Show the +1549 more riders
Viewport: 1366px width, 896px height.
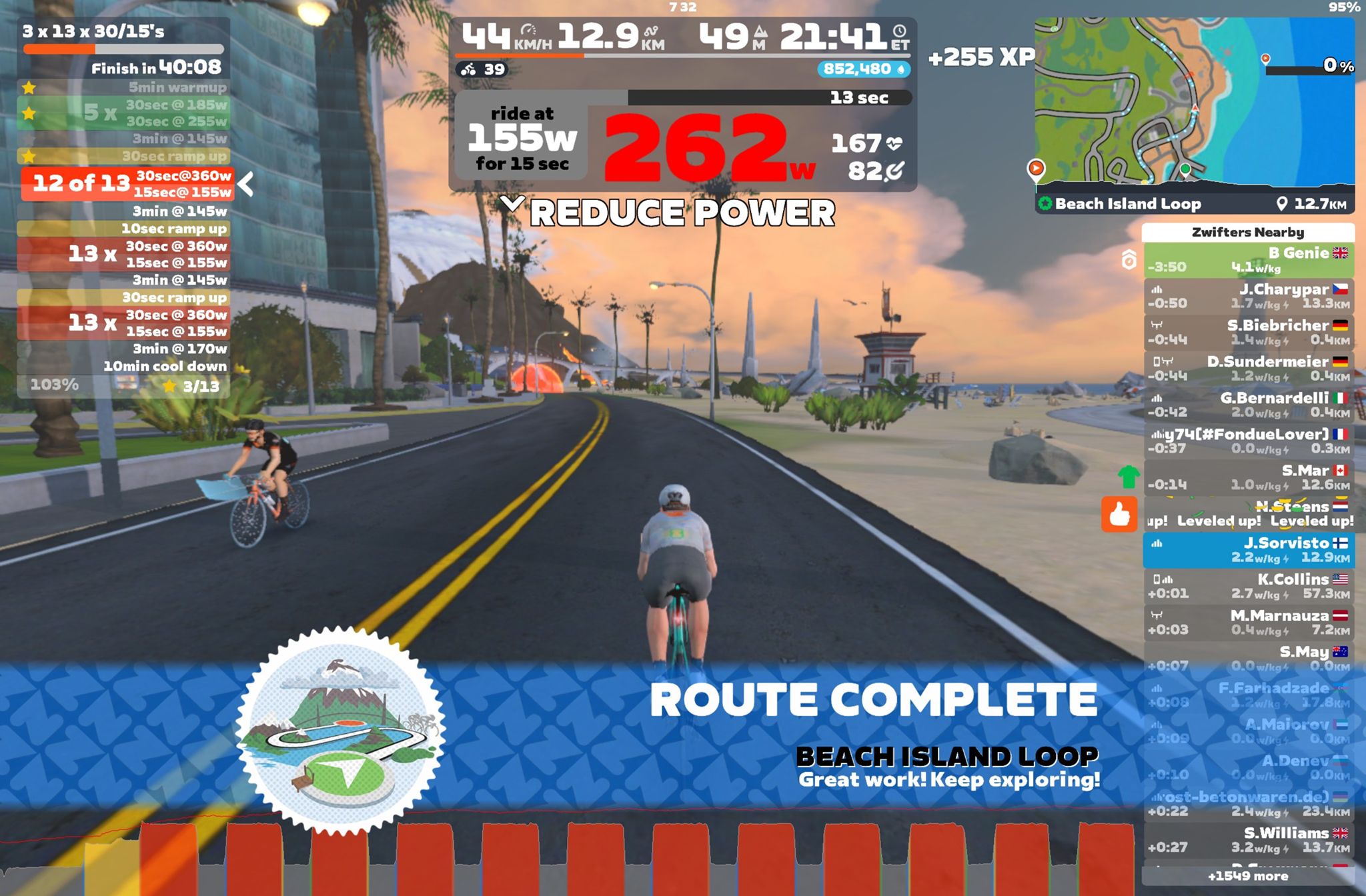tap(1248, 876)
